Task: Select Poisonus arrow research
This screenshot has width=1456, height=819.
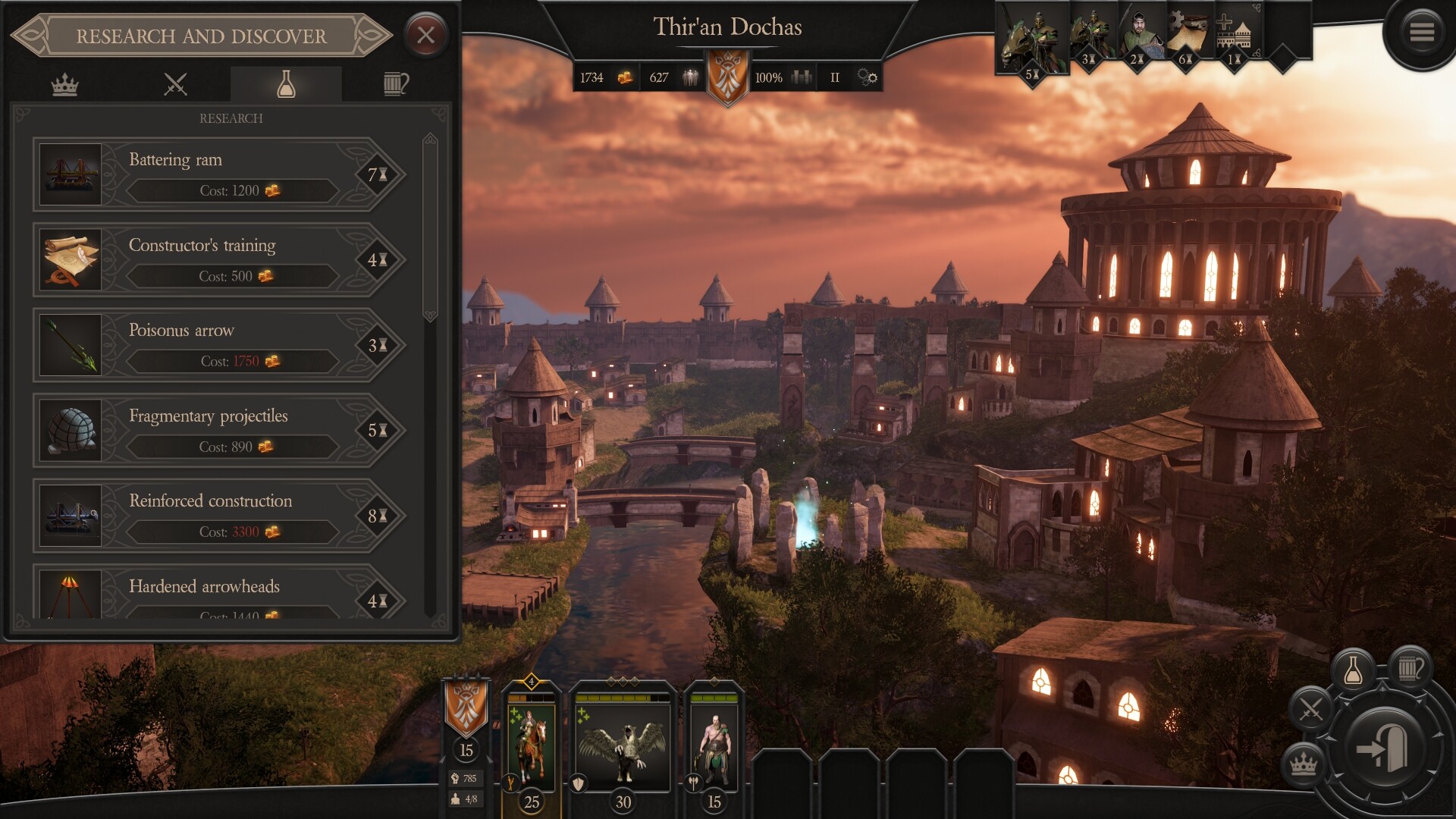Action: click(220, 345)
